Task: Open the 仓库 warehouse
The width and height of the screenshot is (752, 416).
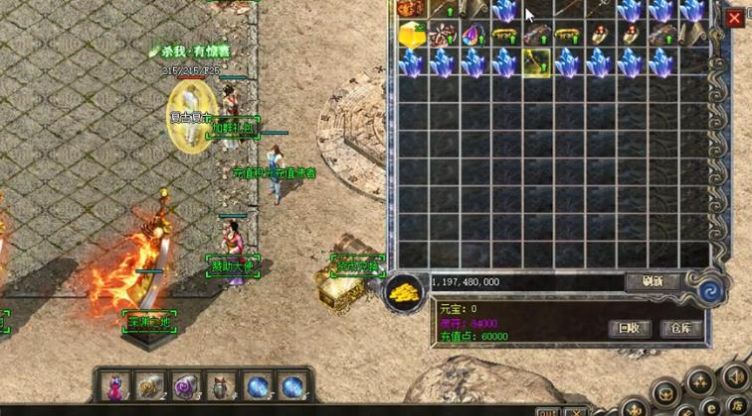Action: pos(685,328)
